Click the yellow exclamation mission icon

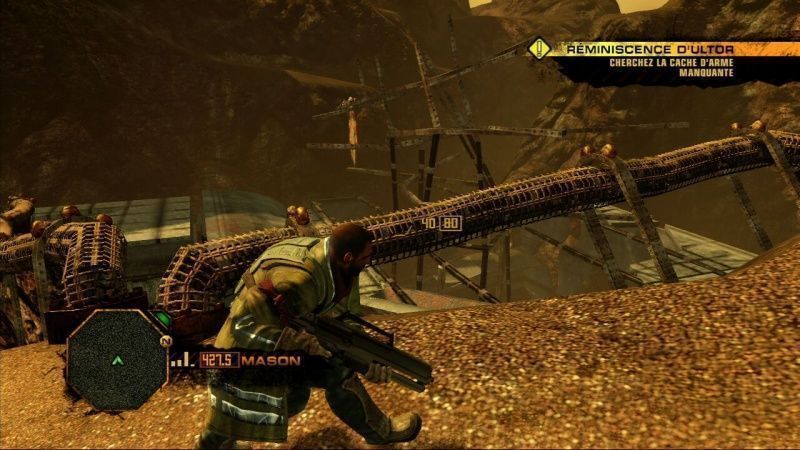(540, 47)
